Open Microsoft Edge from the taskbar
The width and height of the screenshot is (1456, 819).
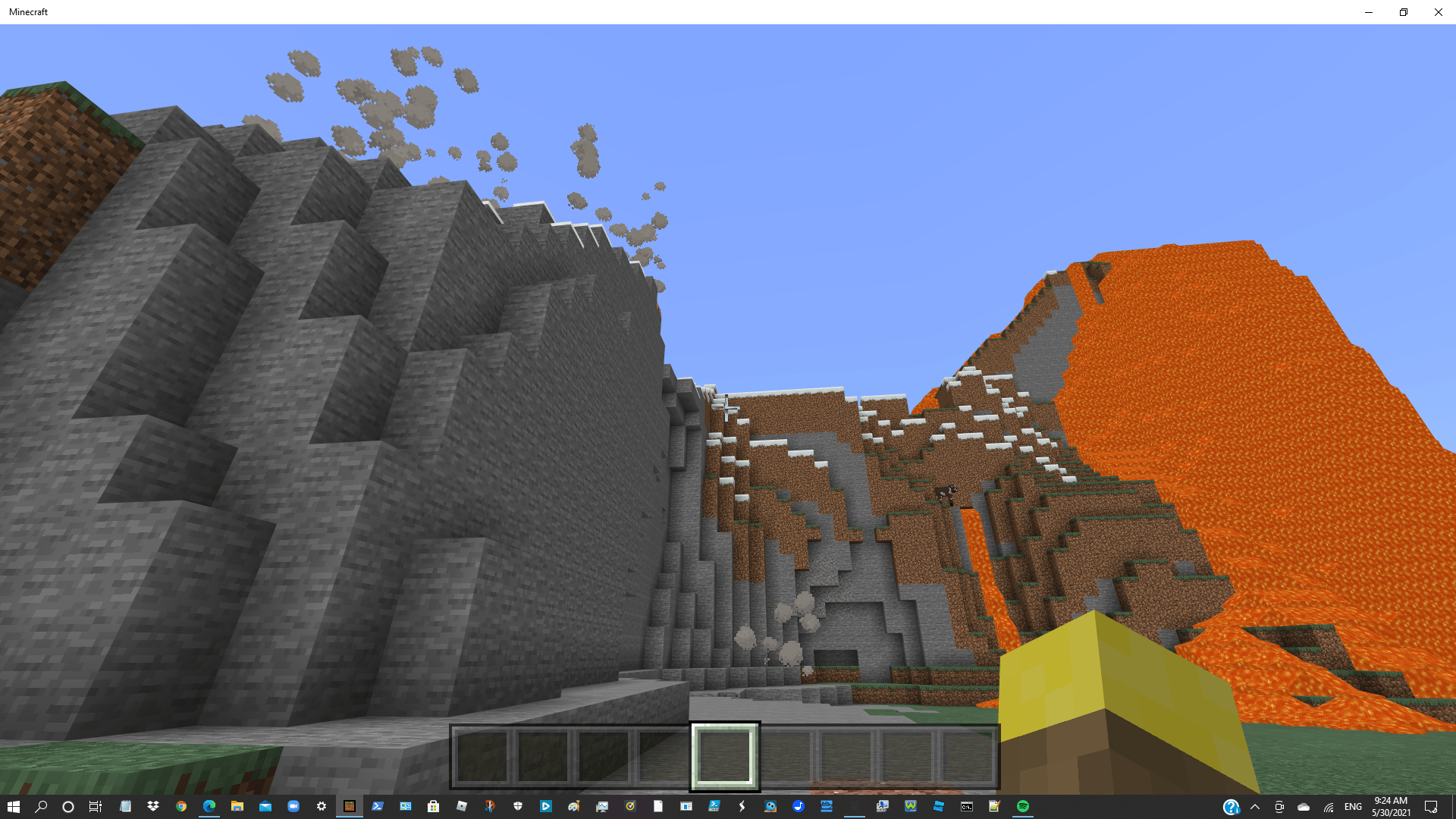pyautogui.click(x=210, y=806)
